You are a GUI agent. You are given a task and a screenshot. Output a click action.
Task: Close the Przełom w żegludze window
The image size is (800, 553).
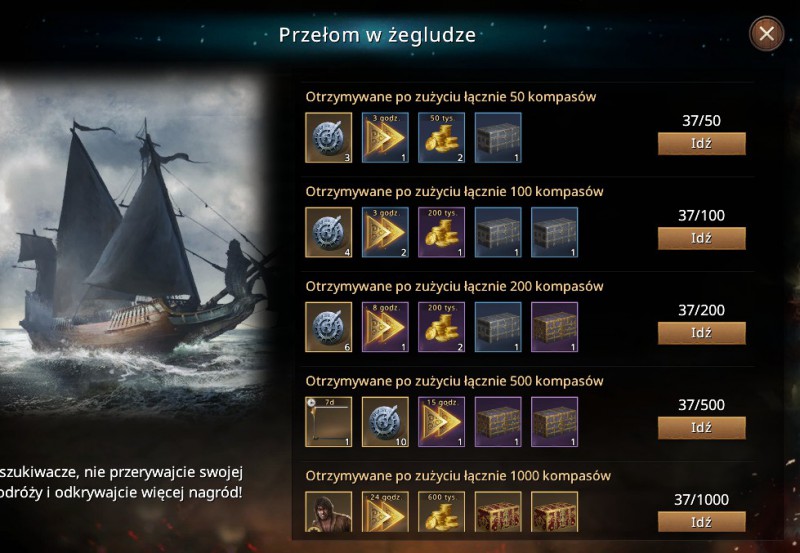767,34
